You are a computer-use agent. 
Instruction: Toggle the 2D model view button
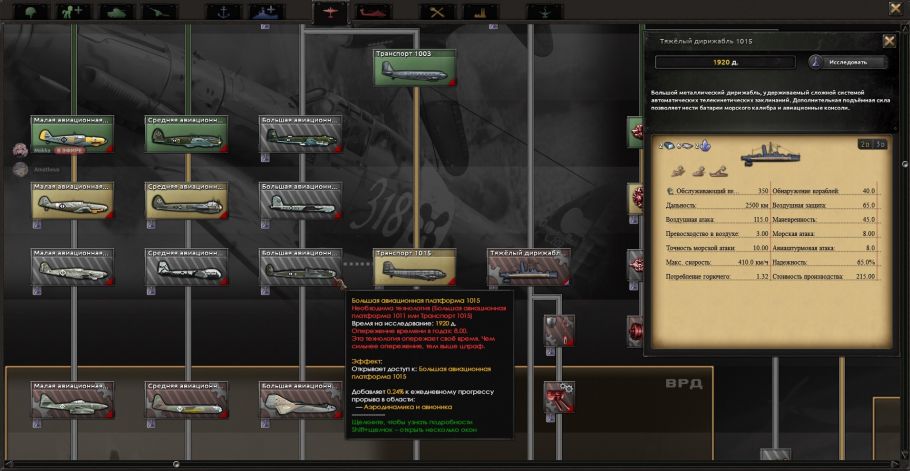tap(863, 144)
